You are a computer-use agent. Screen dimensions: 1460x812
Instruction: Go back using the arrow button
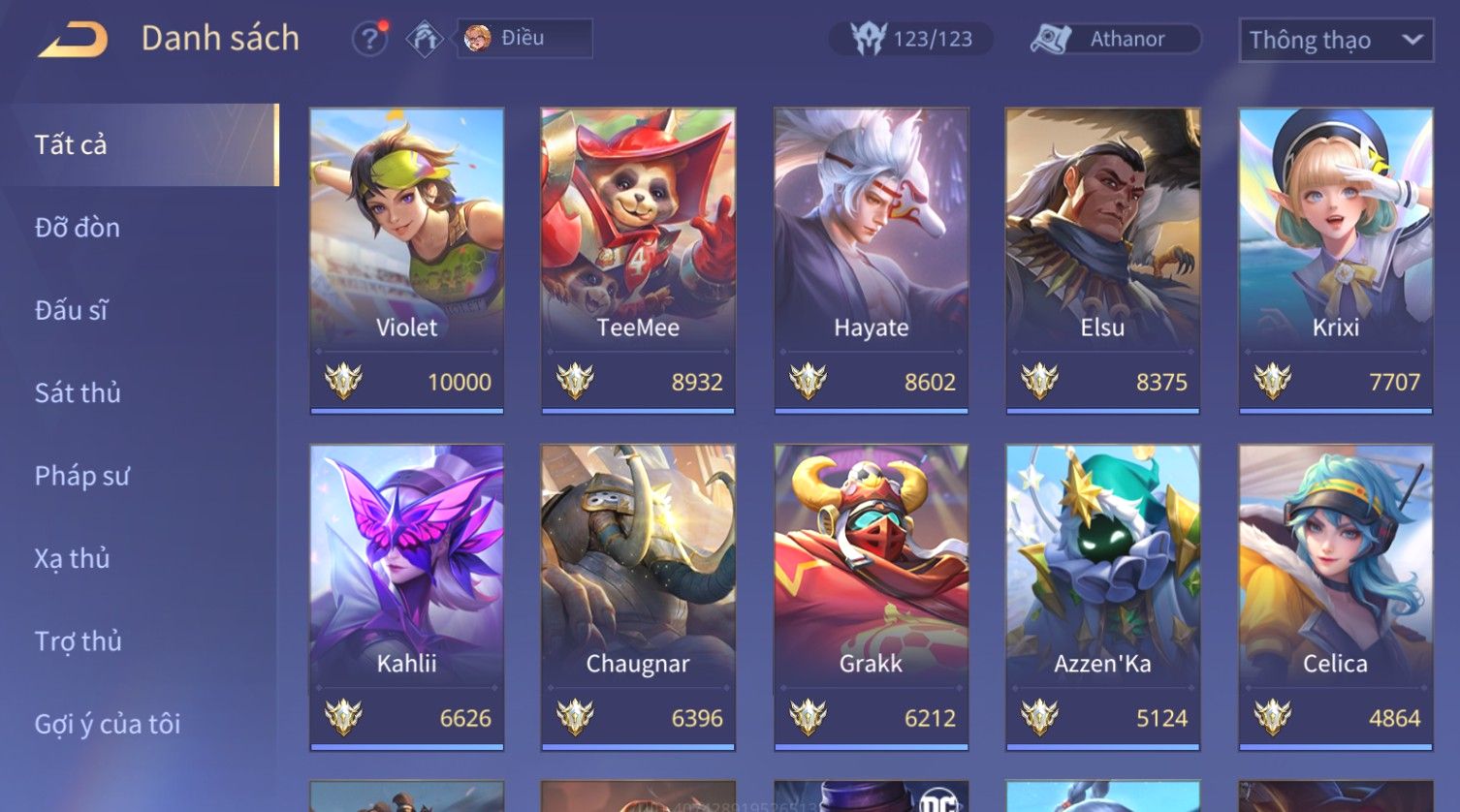tap(73, 40)
